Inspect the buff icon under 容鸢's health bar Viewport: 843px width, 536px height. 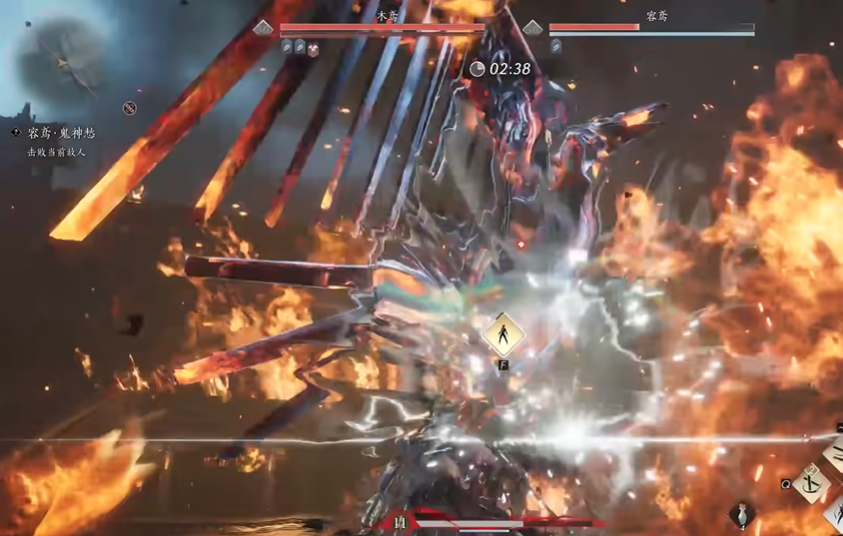[x=555, y=46]
